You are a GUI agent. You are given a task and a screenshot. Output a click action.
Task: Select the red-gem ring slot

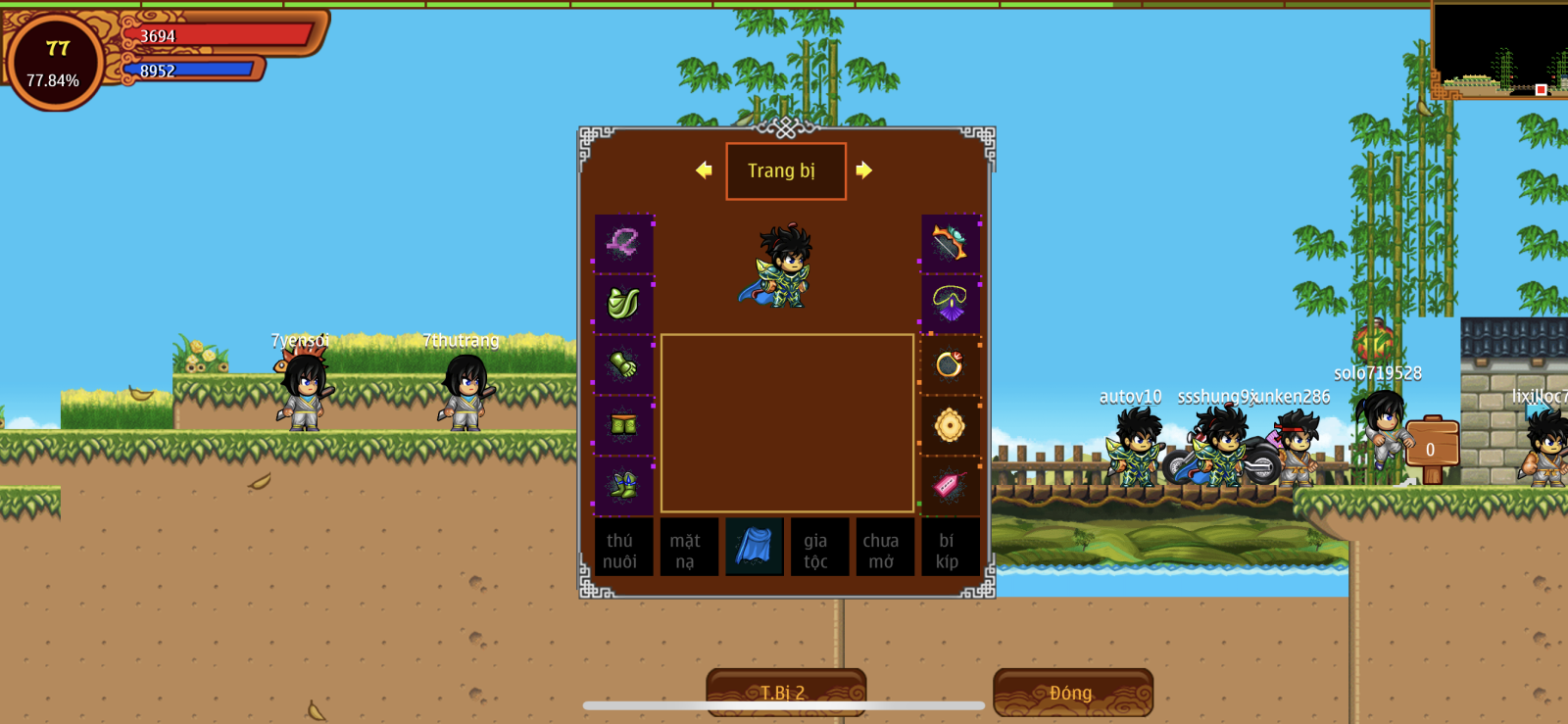tap(950, 364)
